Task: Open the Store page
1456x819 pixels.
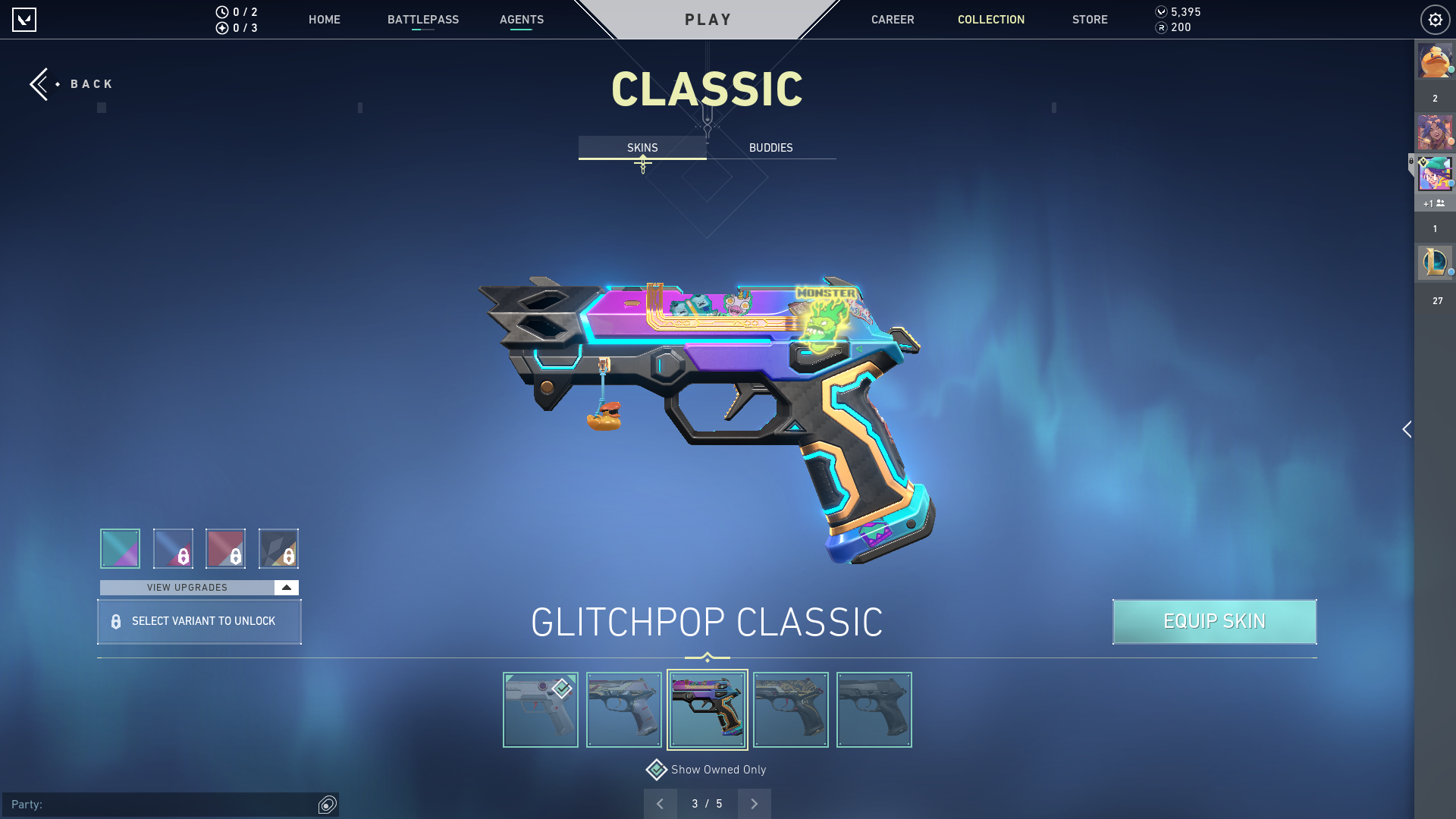Action: [1089, 20]
